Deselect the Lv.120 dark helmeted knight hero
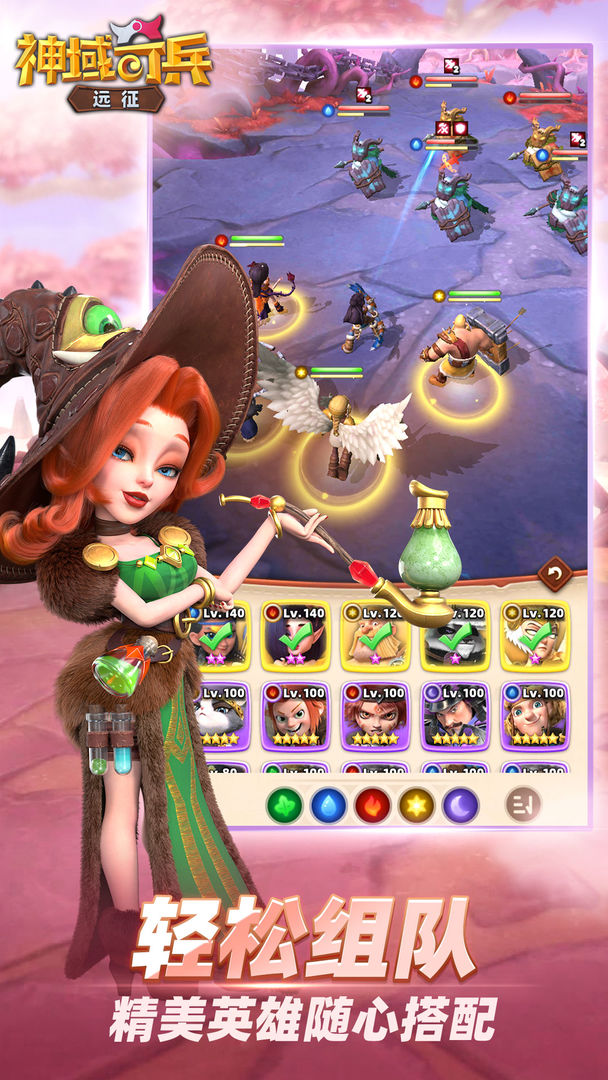 tap(455, 636)
